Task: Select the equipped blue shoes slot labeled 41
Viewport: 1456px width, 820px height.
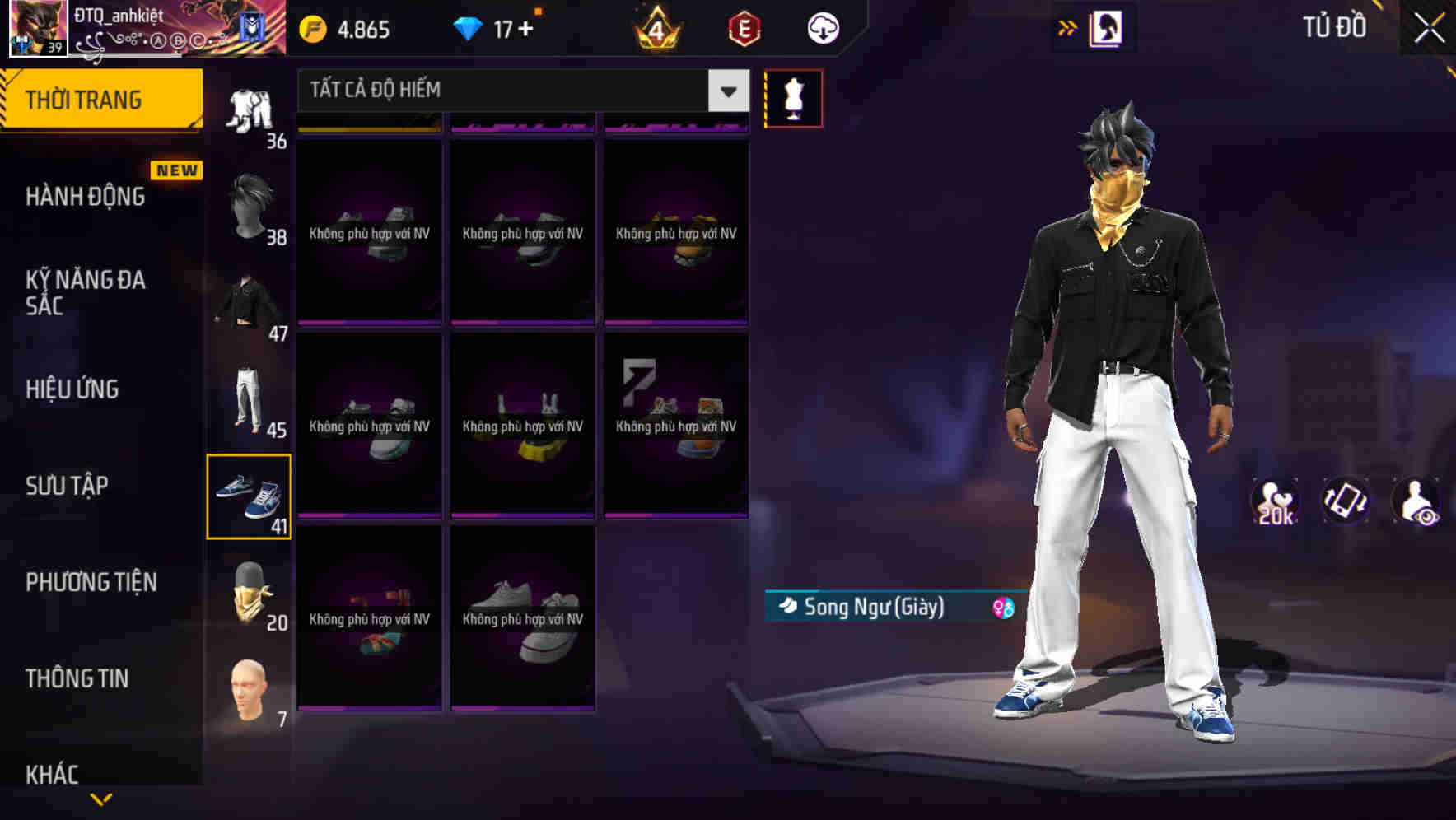Action: point(250,496)
